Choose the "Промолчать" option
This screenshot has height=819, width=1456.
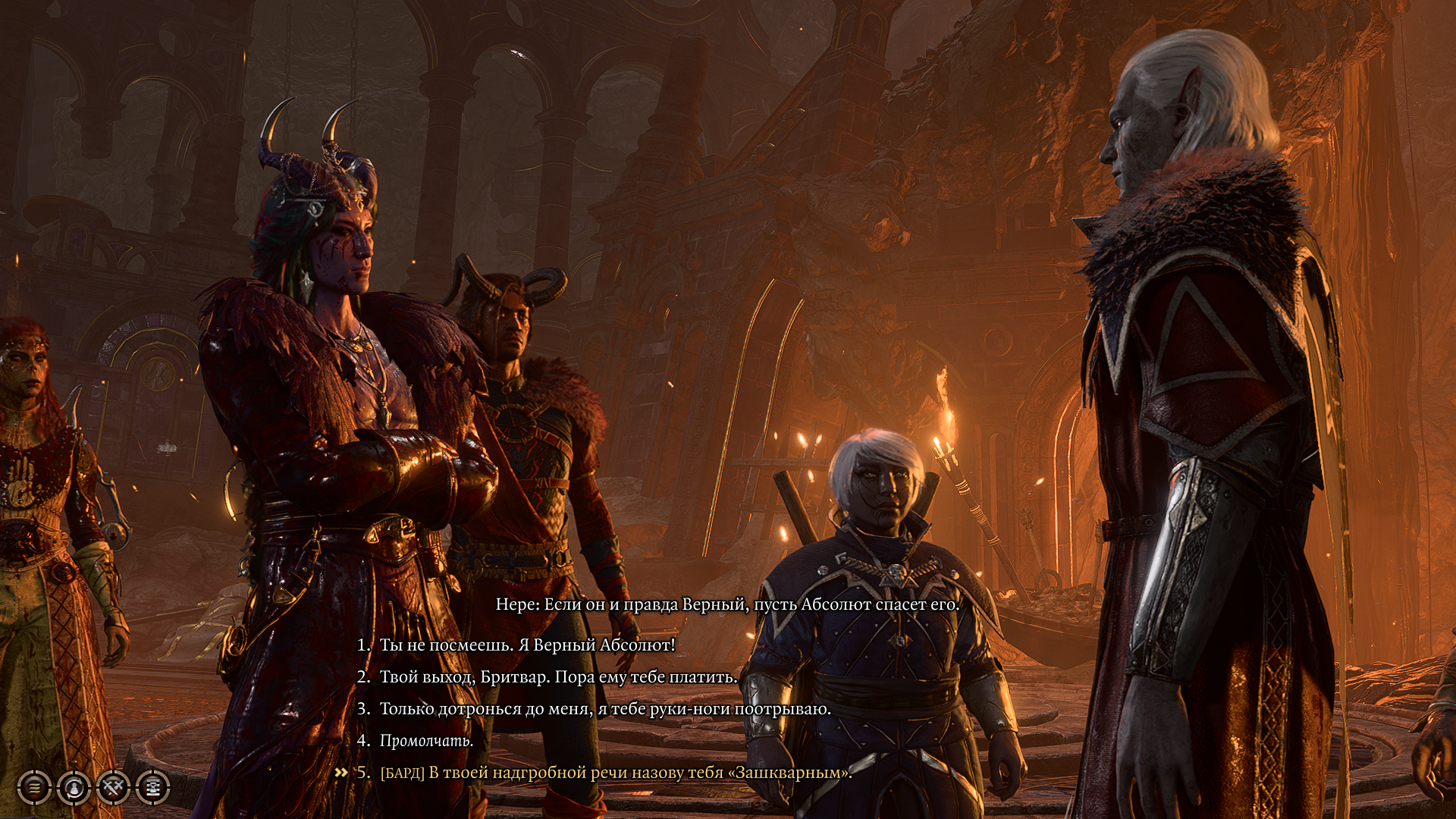426,741
